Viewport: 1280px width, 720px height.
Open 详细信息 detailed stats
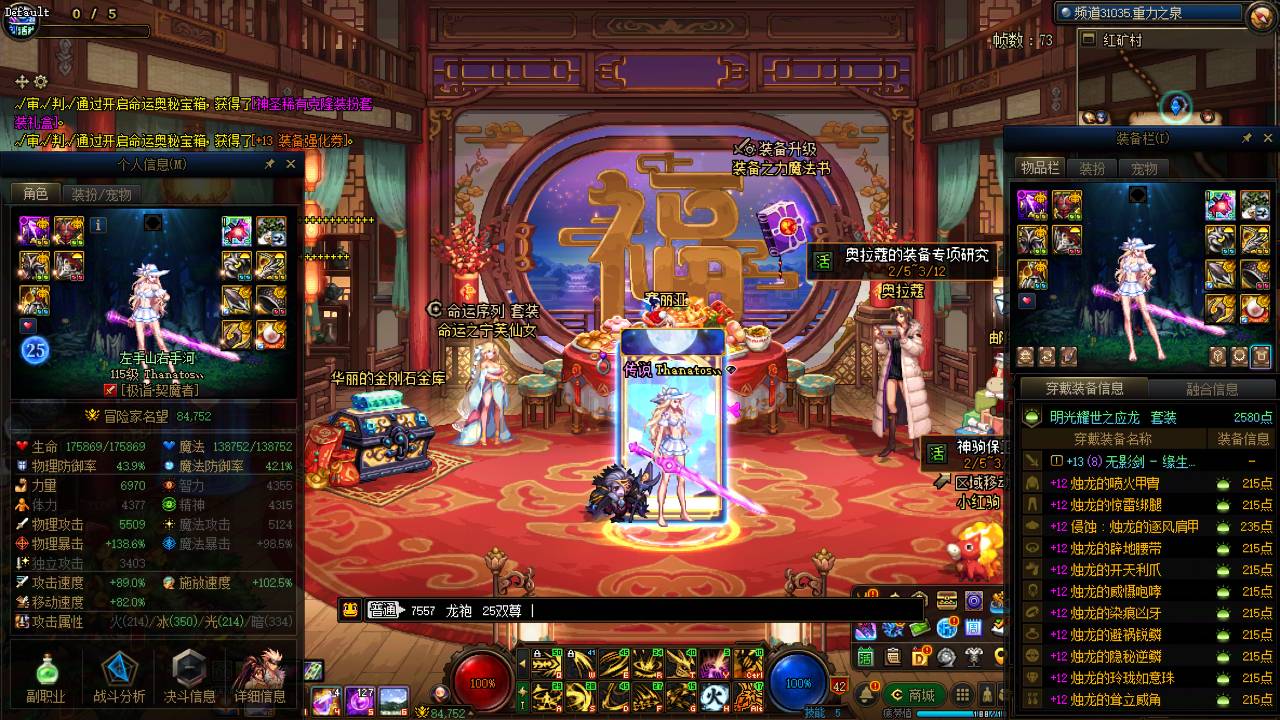(x=260, y=678)
